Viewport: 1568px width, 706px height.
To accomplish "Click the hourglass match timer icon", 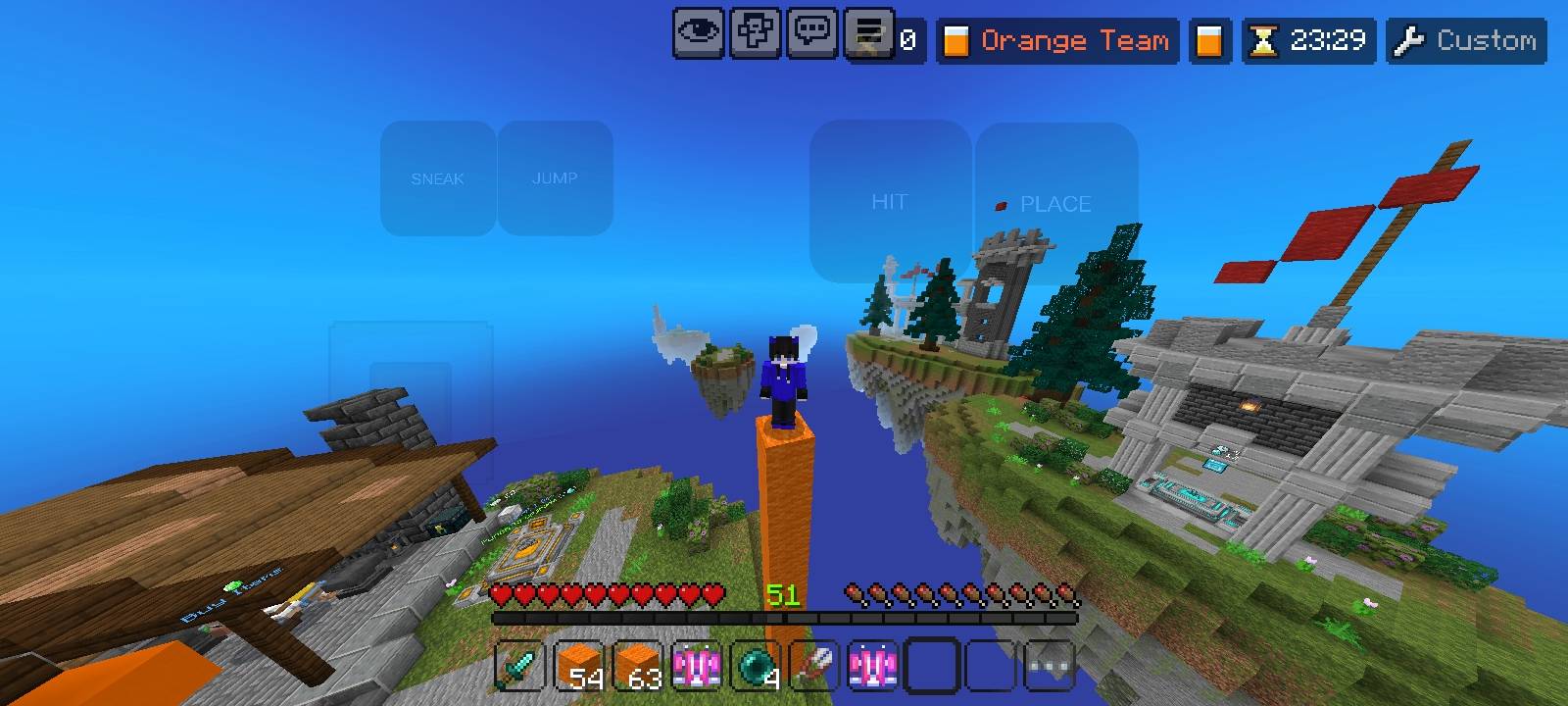I will pyautogui.click(x=1264, y=40).
